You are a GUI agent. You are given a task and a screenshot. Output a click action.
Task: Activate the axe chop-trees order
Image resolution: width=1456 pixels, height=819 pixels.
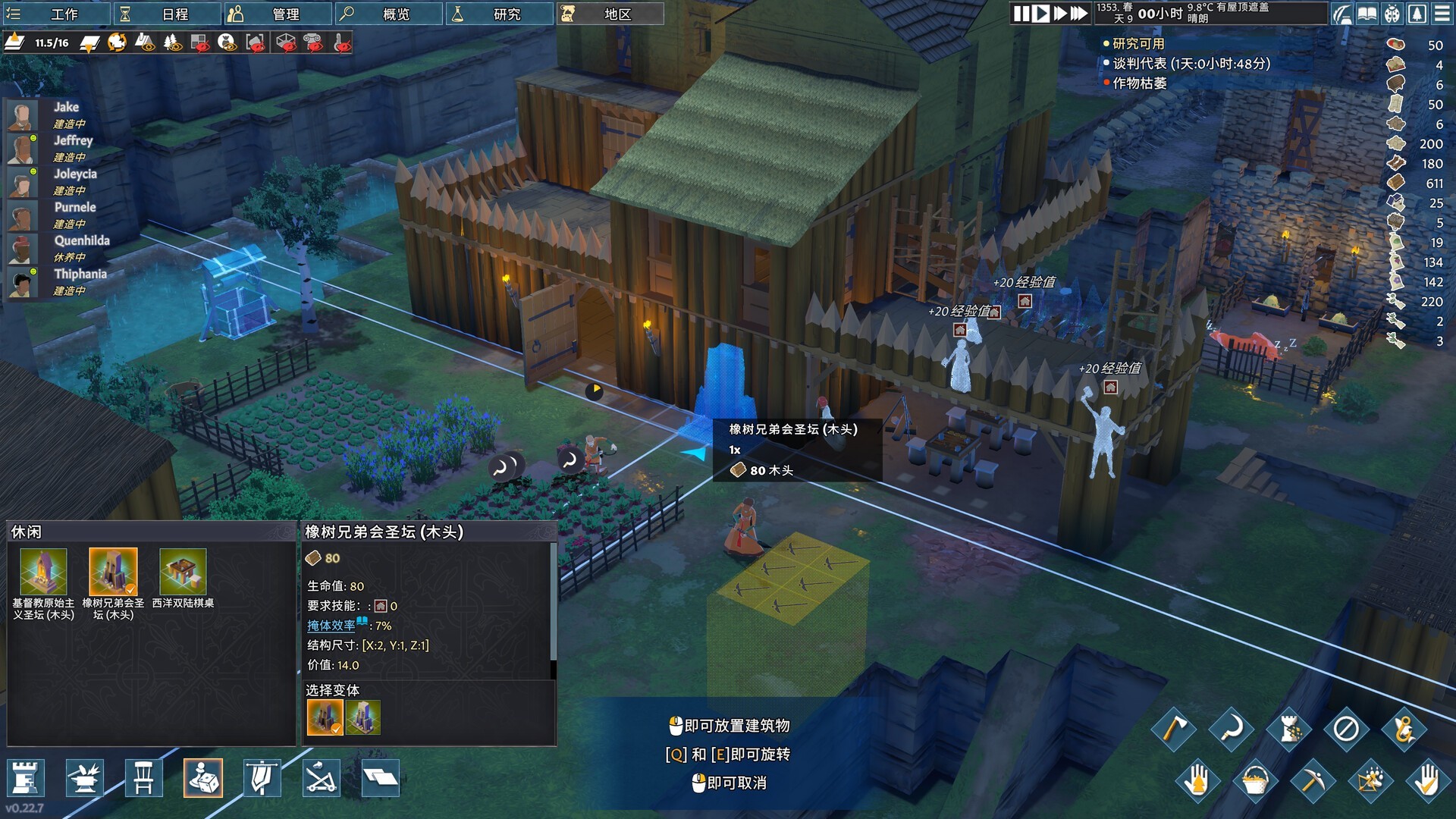[1173, 729]
